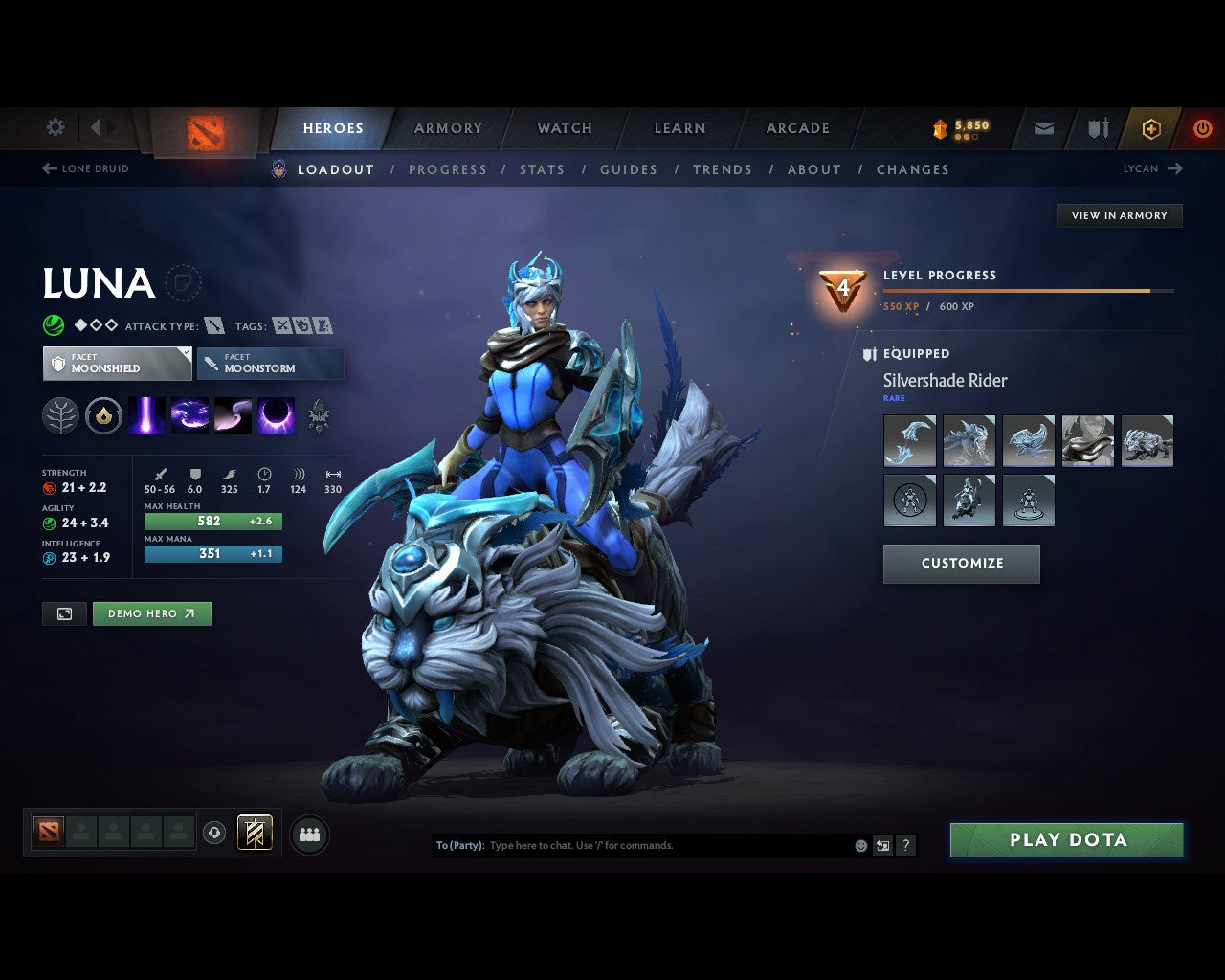Open the Eclipse ultimate ability icon
The height and width of the screenshot is (980, 1225).
pyautogui.click(x=277, y=415)
